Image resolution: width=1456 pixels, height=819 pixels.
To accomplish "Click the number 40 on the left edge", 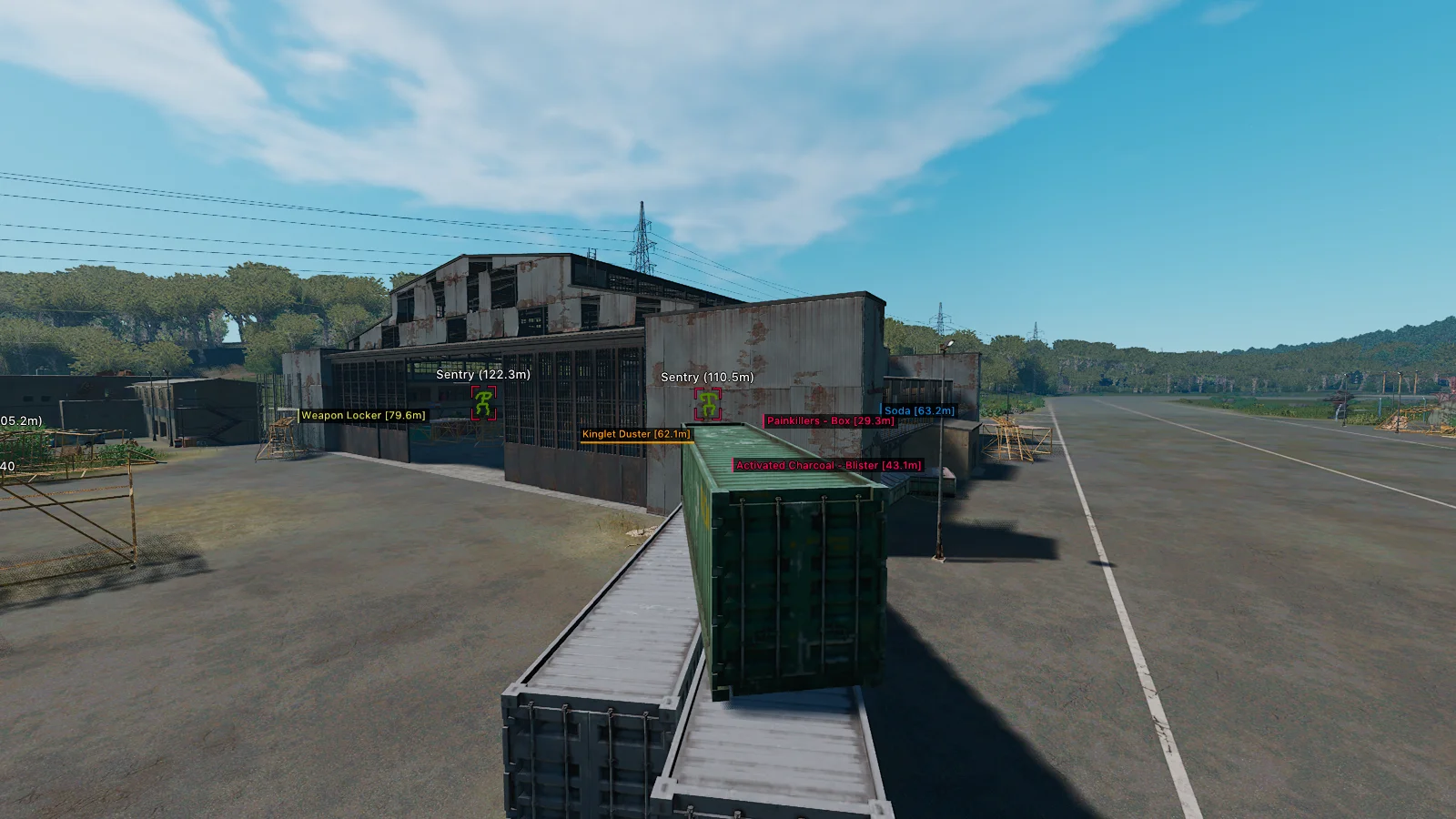I will 5,464.
